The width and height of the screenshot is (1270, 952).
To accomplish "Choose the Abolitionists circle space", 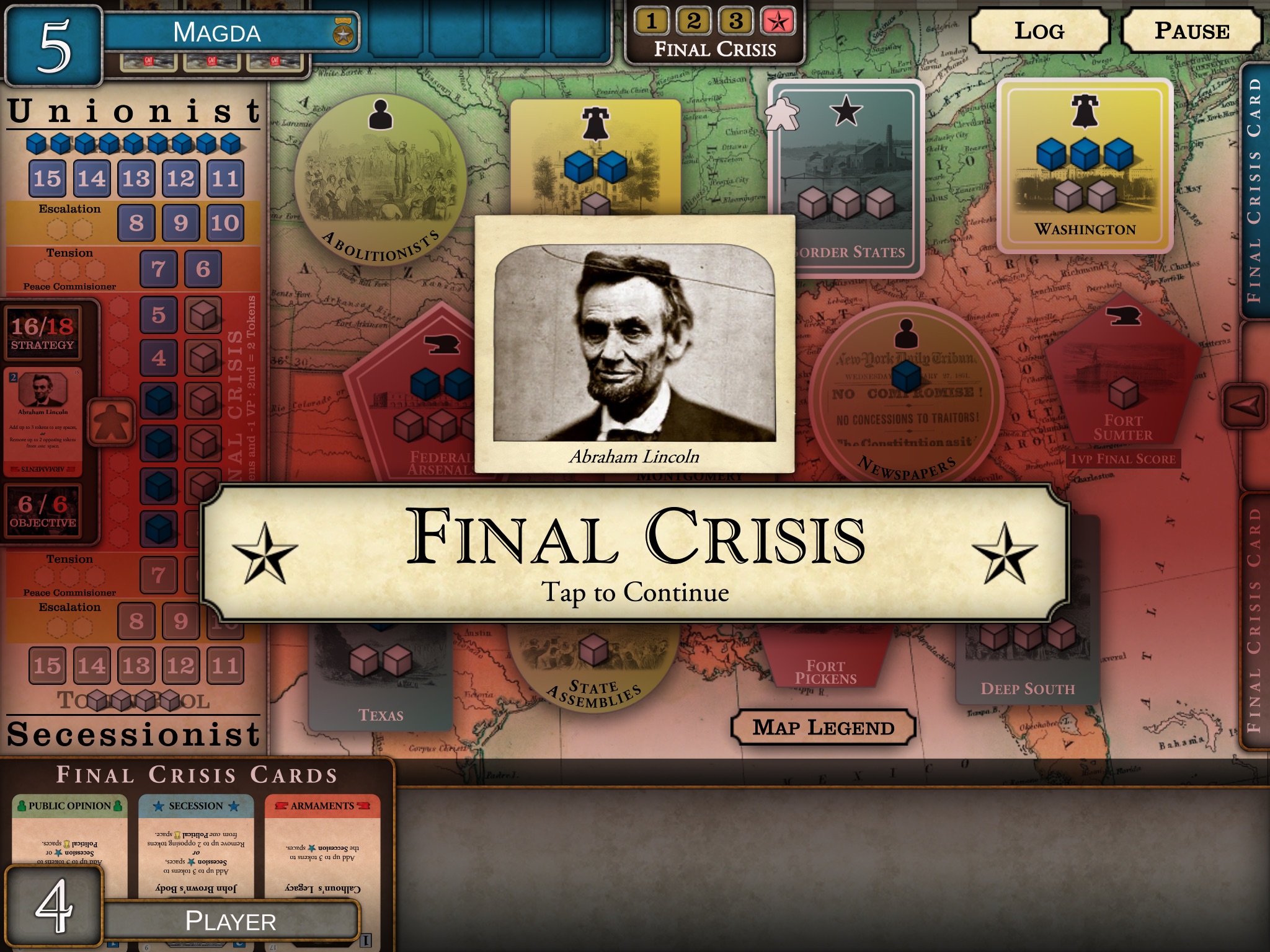I will [380, 181].
